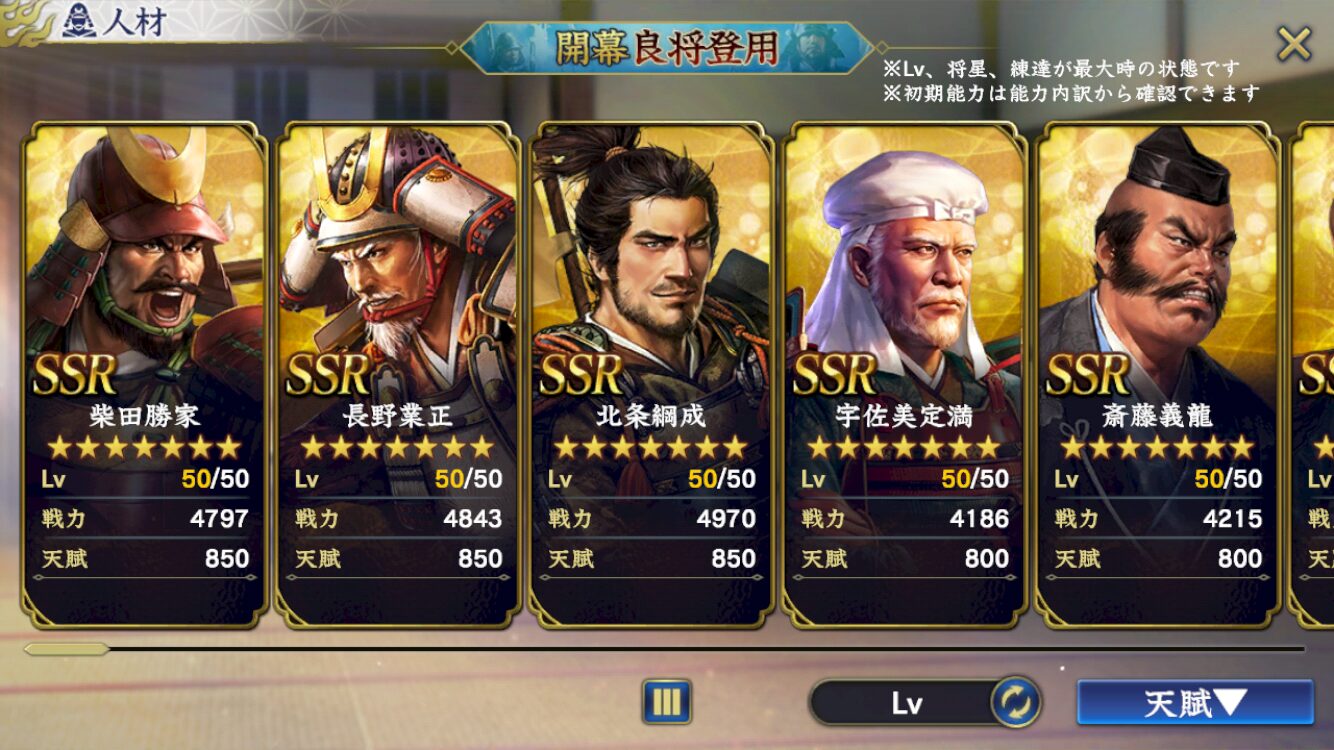The height and width of the screenshot is (750, 1334).
Task: Open the 北条綱成 officer card
Action: pyautogui.click(x=651, y=374)
